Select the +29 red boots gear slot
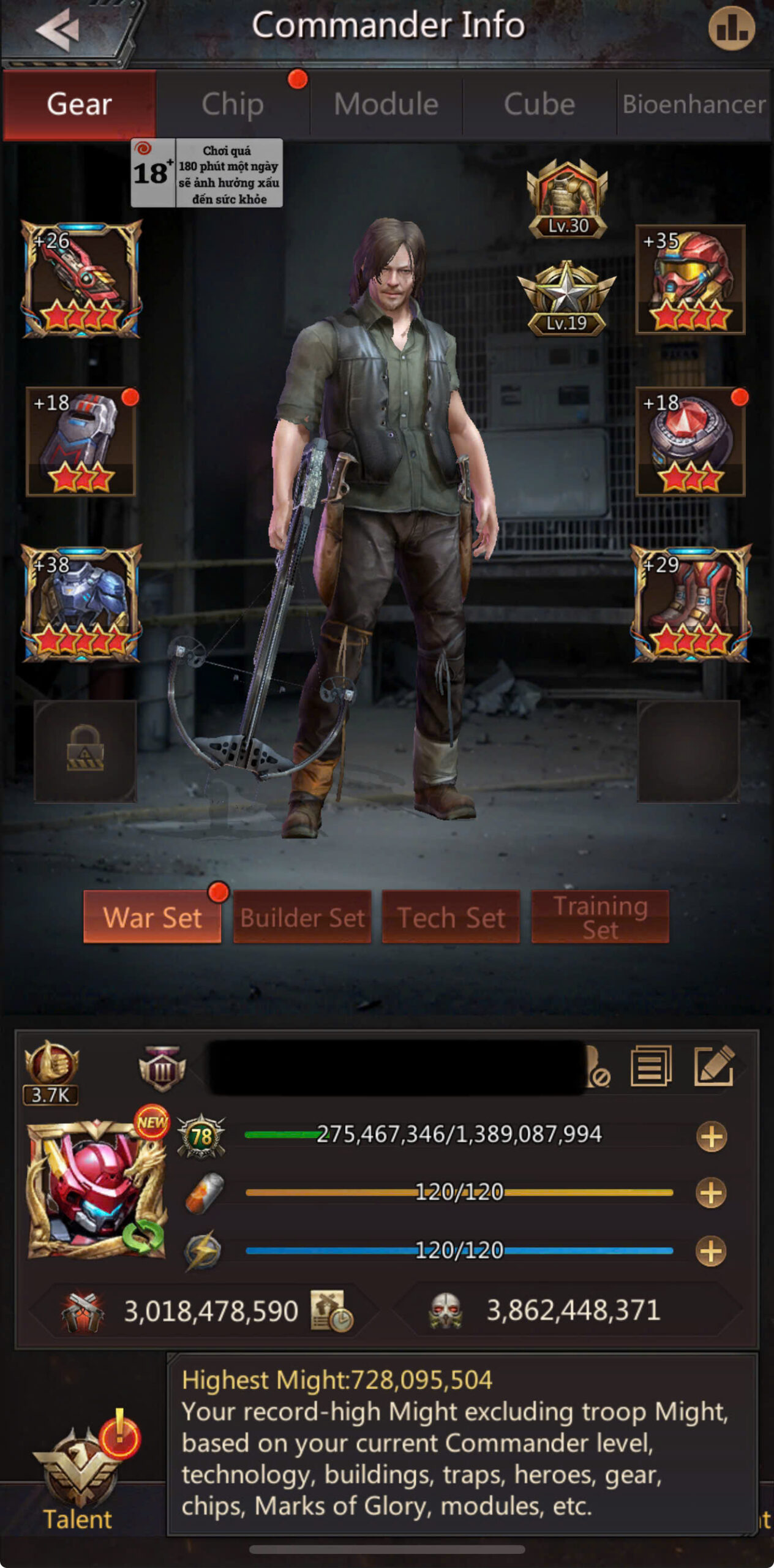 click(690, 603)
